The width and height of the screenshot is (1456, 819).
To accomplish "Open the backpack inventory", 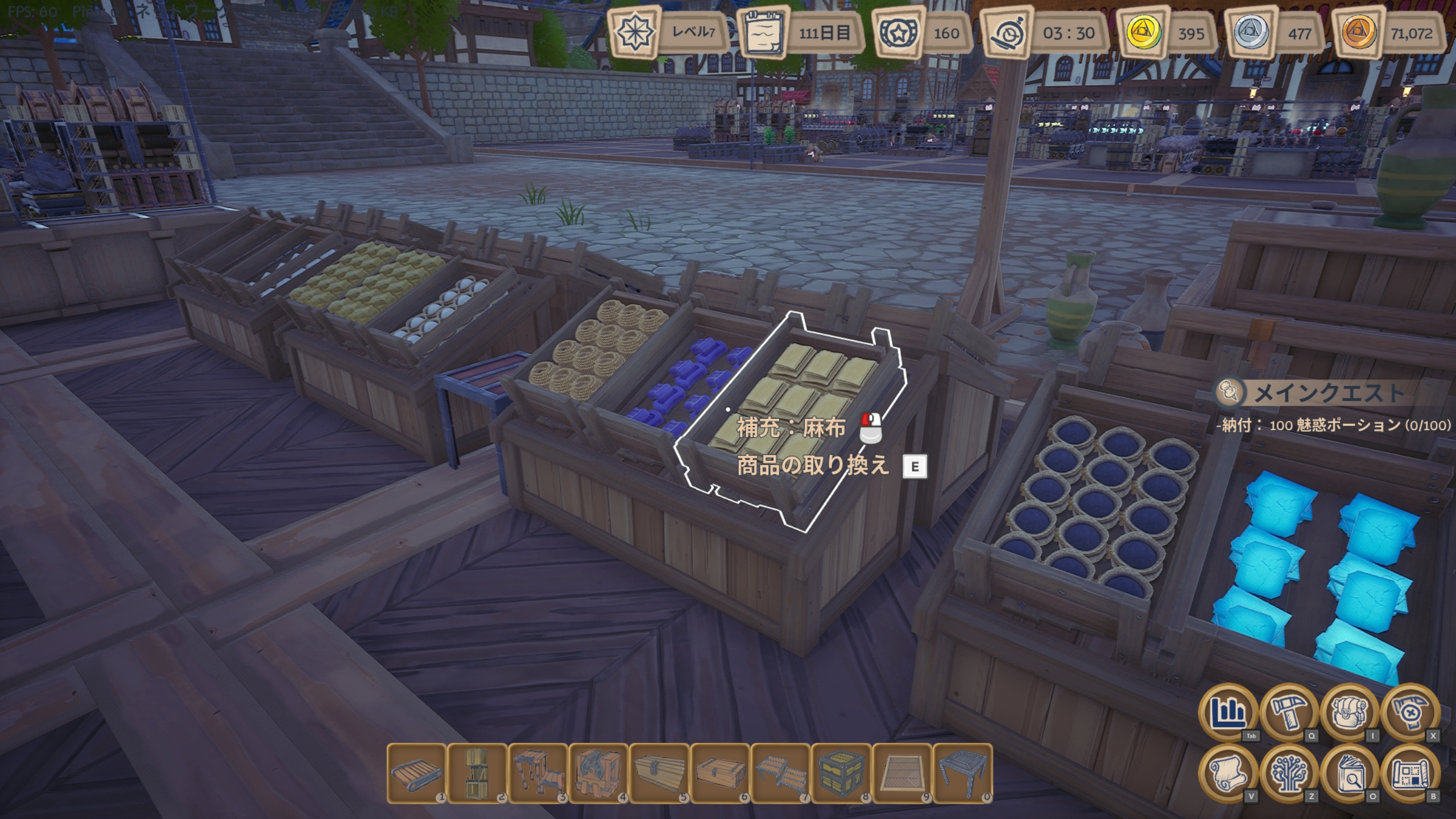I will [1350, 712].
